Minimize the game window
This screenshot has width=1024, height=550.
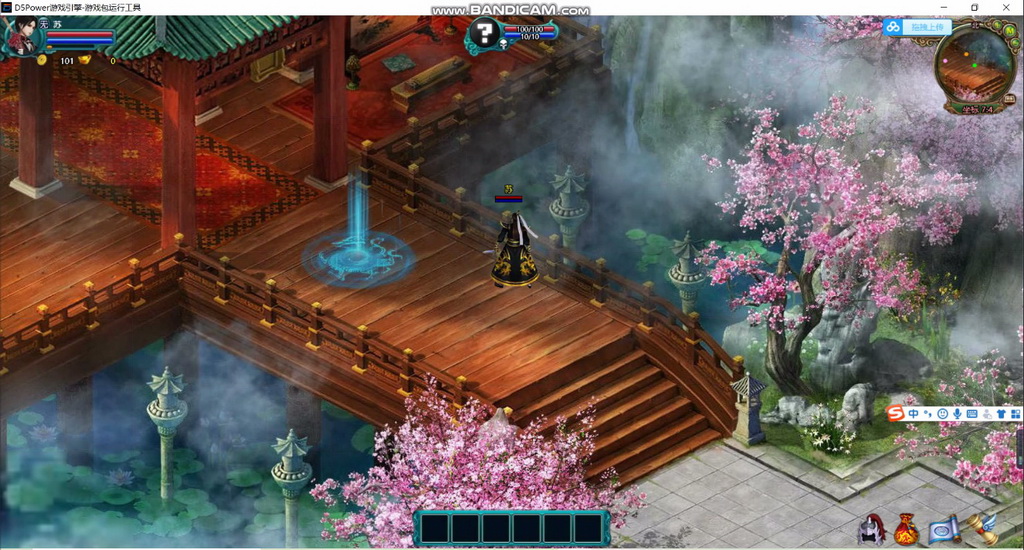pyautogui.click(x=945, y=7)
